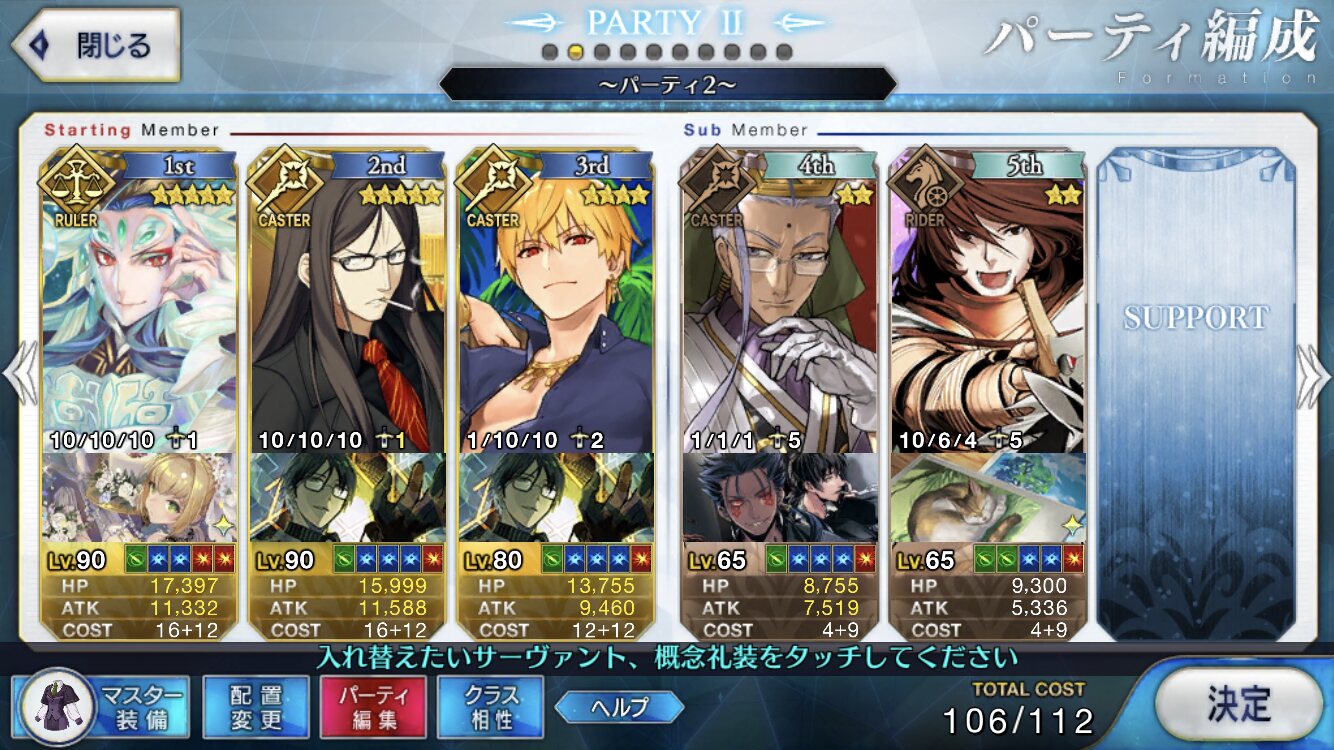The height and width of the screenshot is (750, 1334).
Task: Tap the ～パーティ2～ party name banner
Action: click(667, 84)
